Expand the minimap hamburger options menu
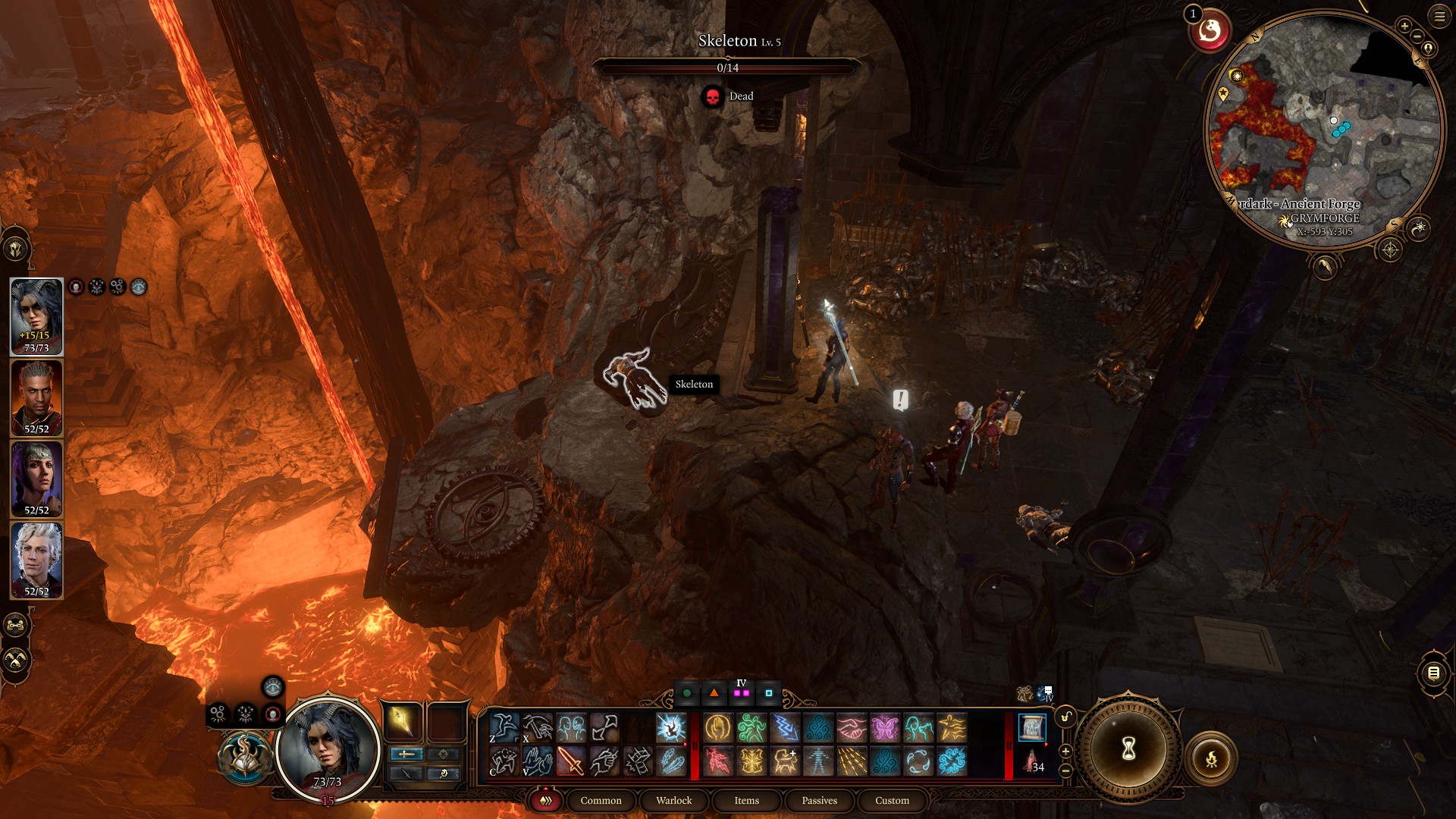 tap(1439, 17)
